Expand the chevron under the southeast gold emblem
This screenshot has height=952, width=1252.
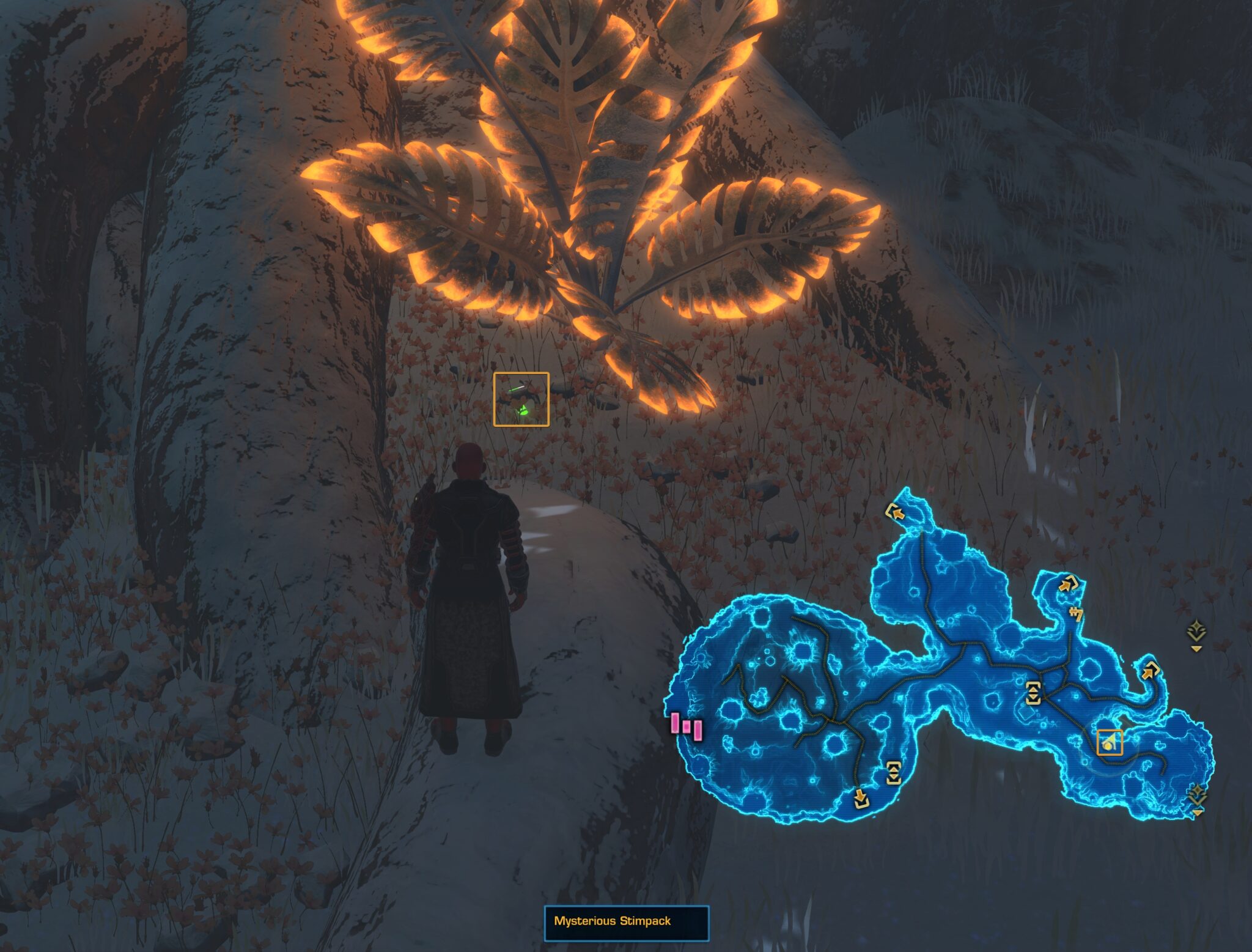pos(1198,813)
